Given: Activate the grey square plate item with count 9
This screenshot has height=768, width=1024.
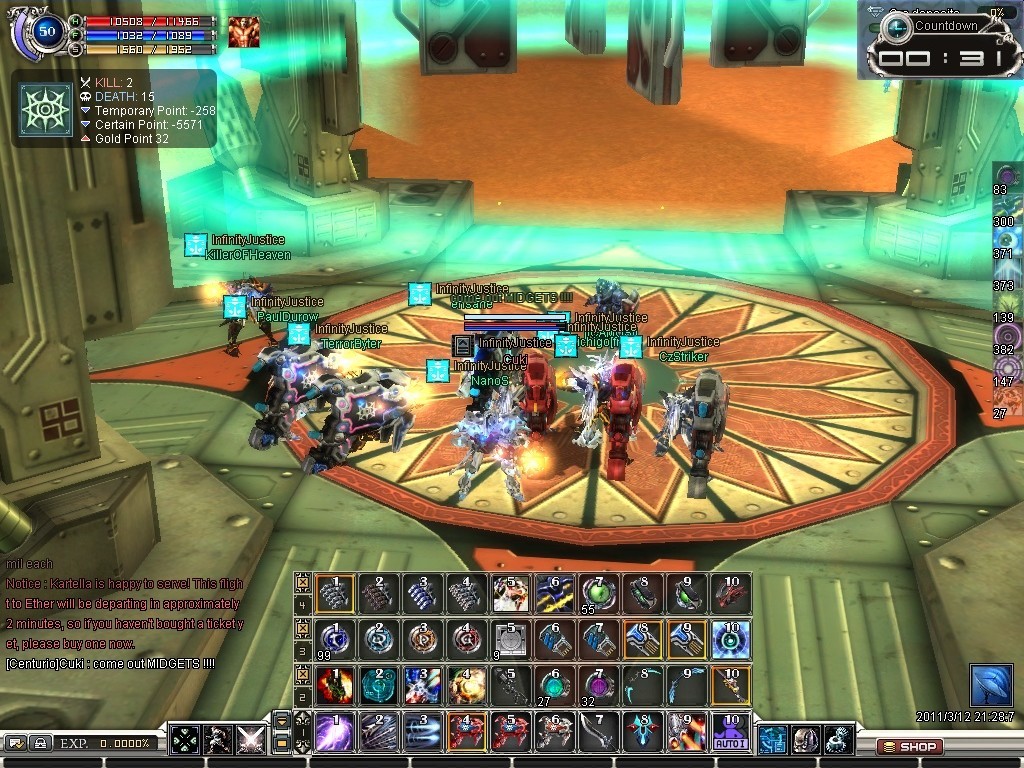Looking at the screenshot, I should coord(509,640).
